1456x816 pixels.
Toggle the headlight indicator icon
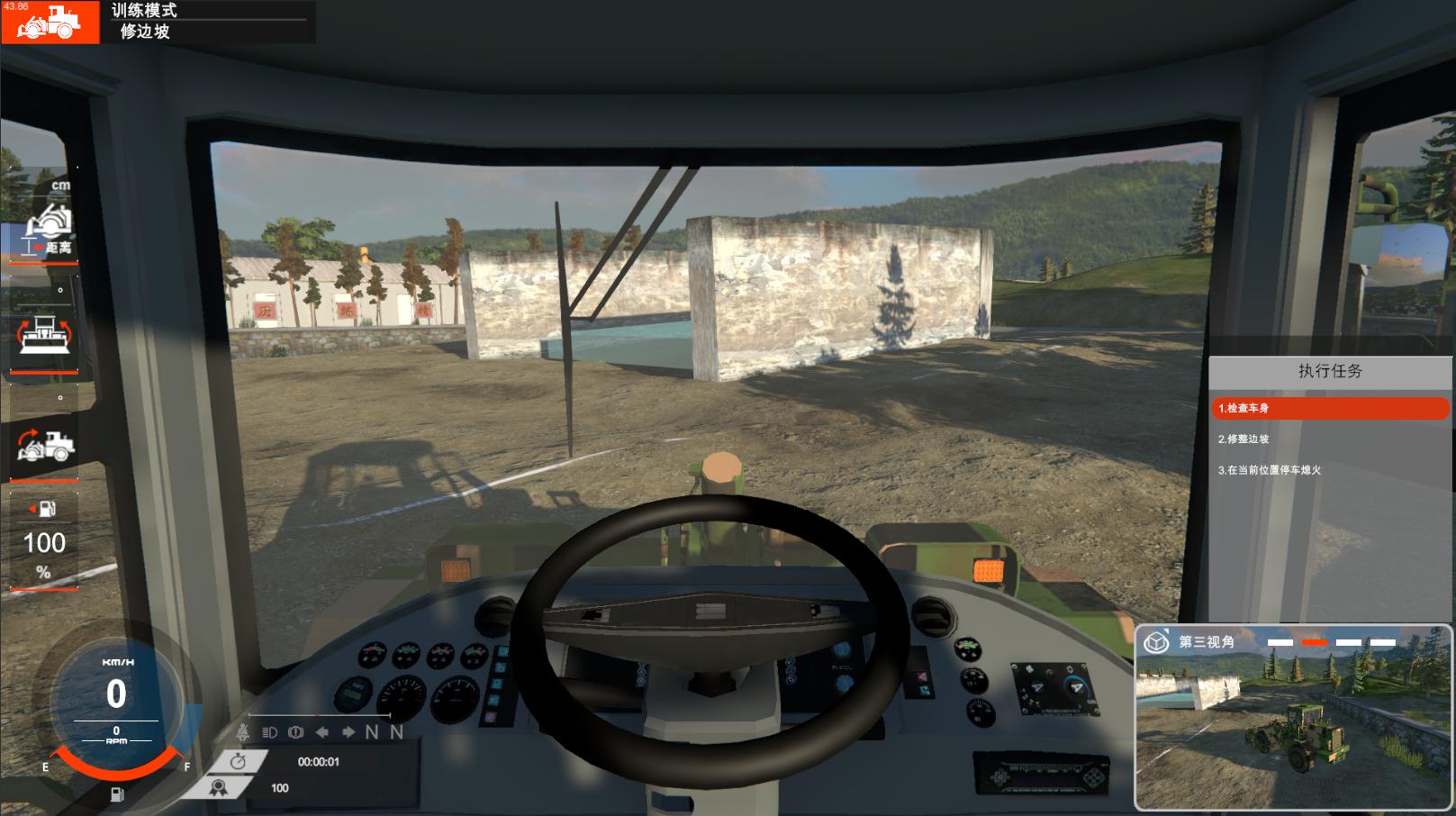click(x=269, y=732)
